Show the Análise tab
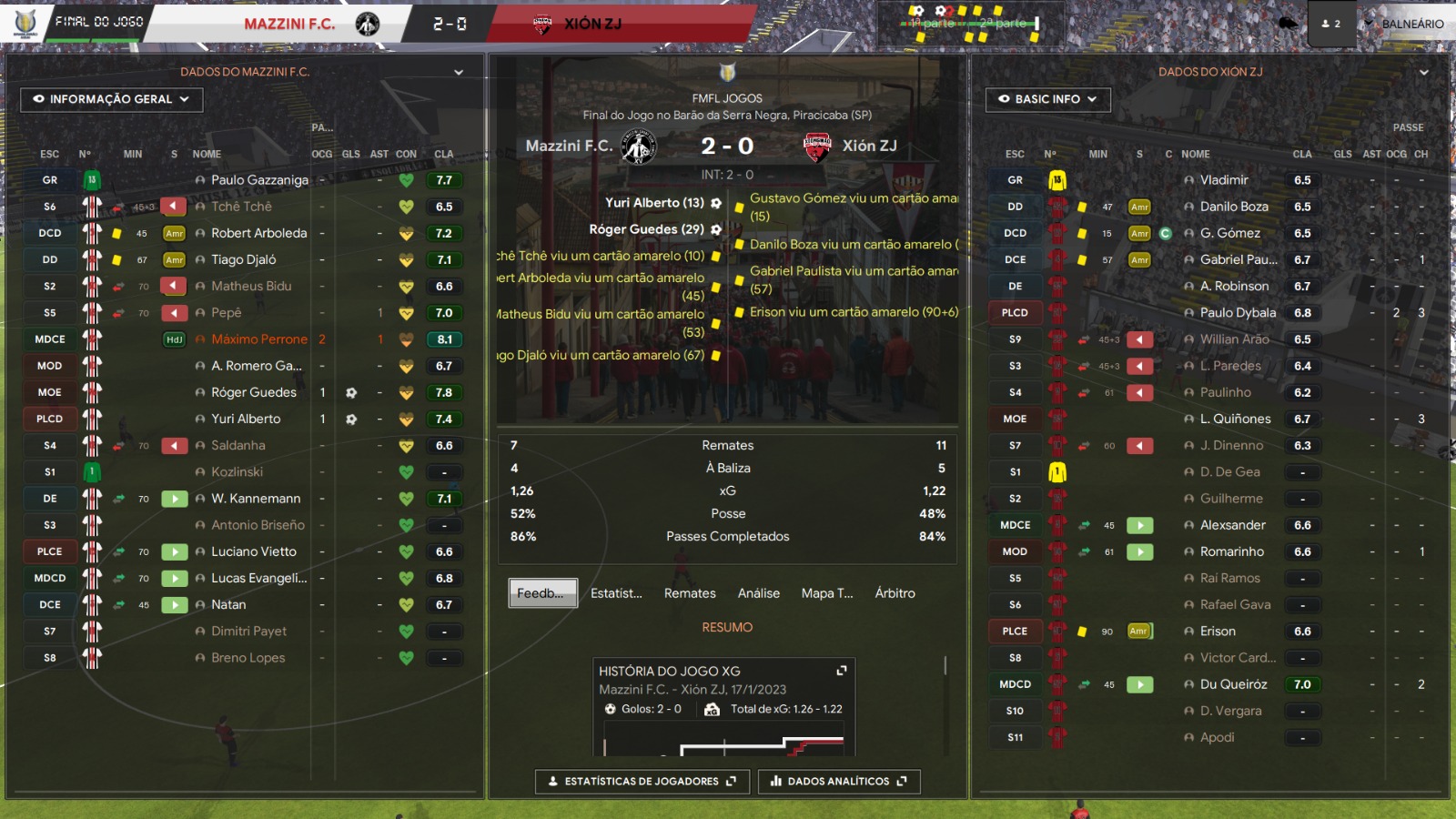The width and height of the screenshot is (1456, 819). tap(758, 593)
